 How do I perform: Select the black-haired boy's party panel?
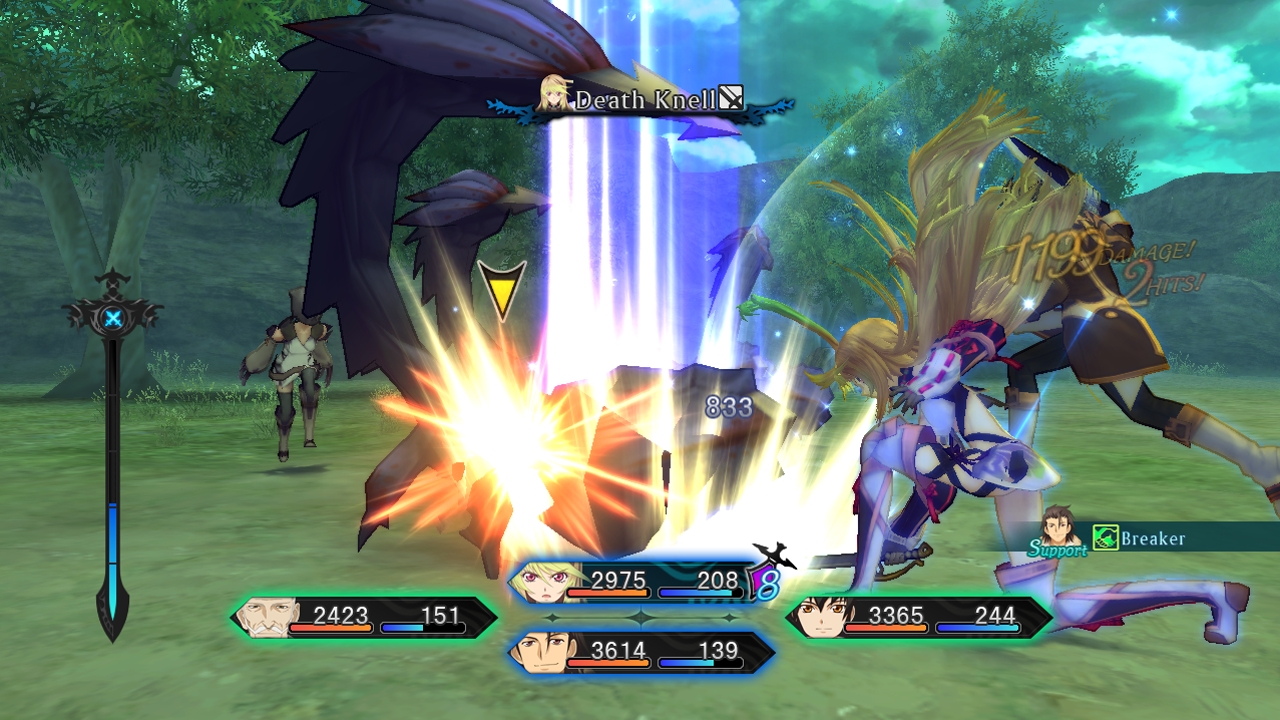tap(918, 617)
